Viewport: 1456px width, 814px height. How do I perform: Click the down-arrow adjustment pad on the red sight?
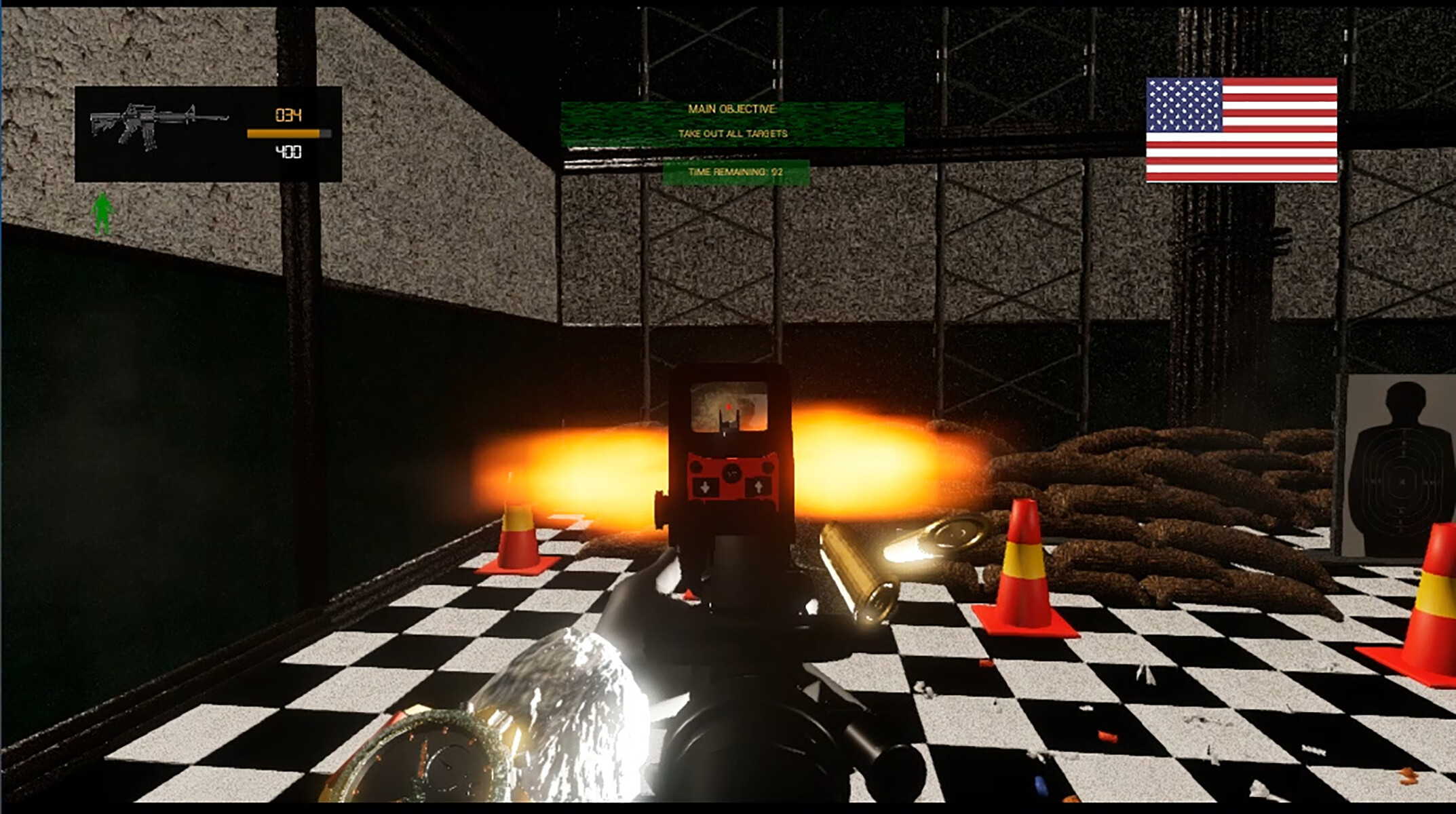[704, 488]
